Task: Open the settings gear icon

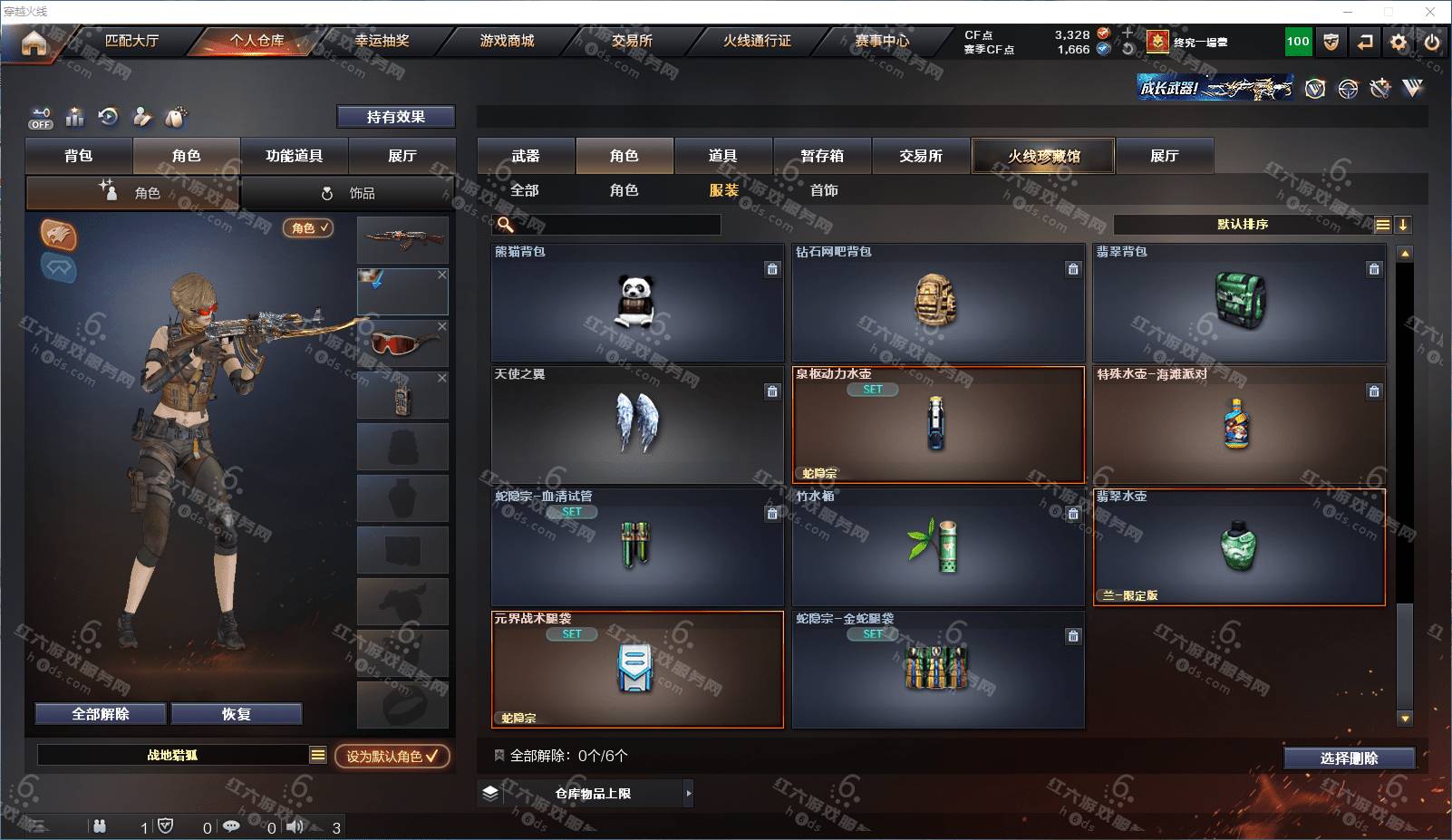Action: pos(1399,42)
